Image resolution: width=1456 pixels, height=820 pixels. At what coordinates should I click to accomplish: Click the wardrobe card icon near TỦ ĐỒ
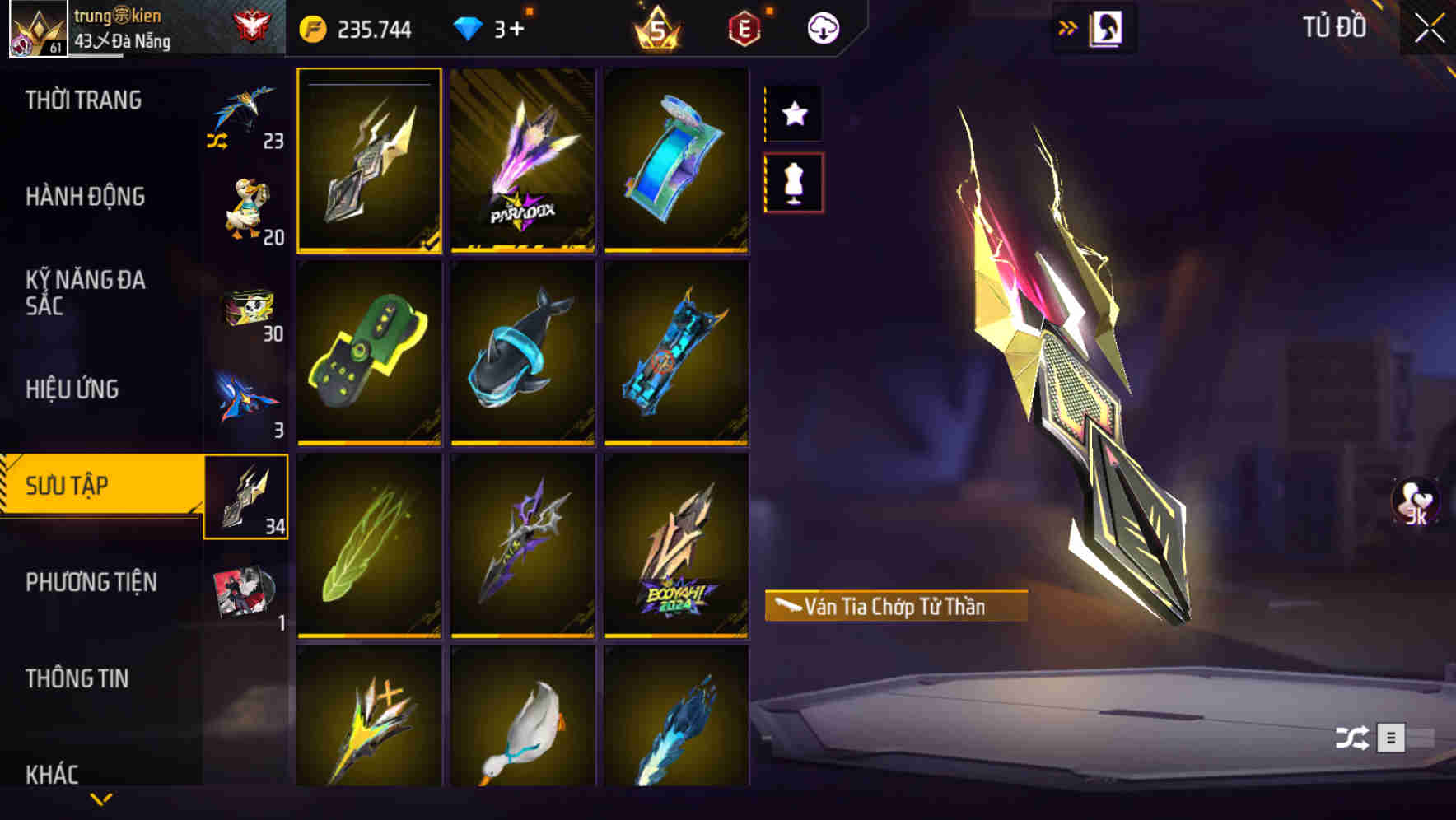click(1107, 27)
